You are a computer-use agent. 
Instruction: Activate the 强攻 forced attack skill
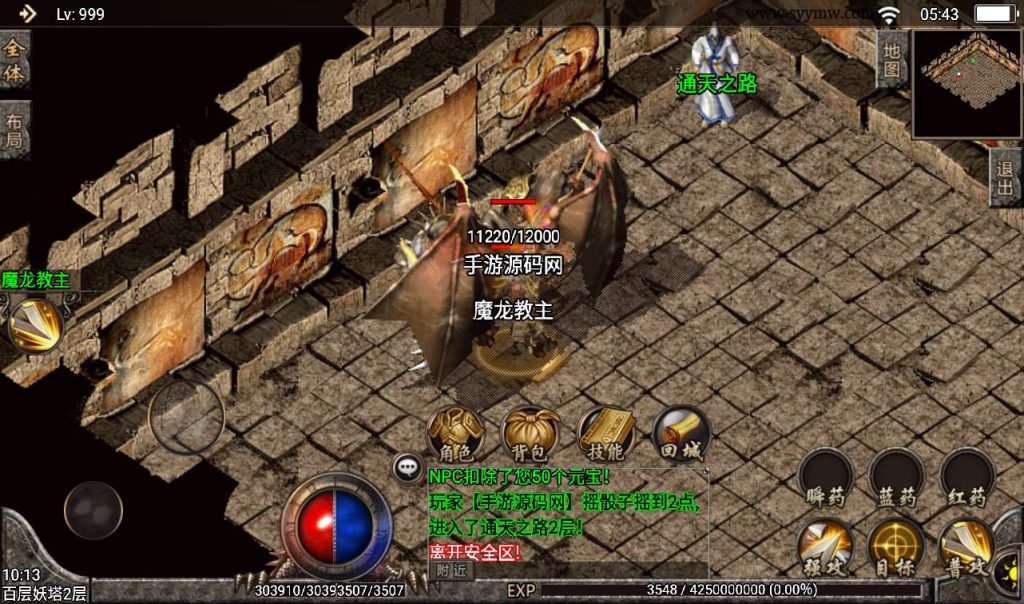point(826,548)
